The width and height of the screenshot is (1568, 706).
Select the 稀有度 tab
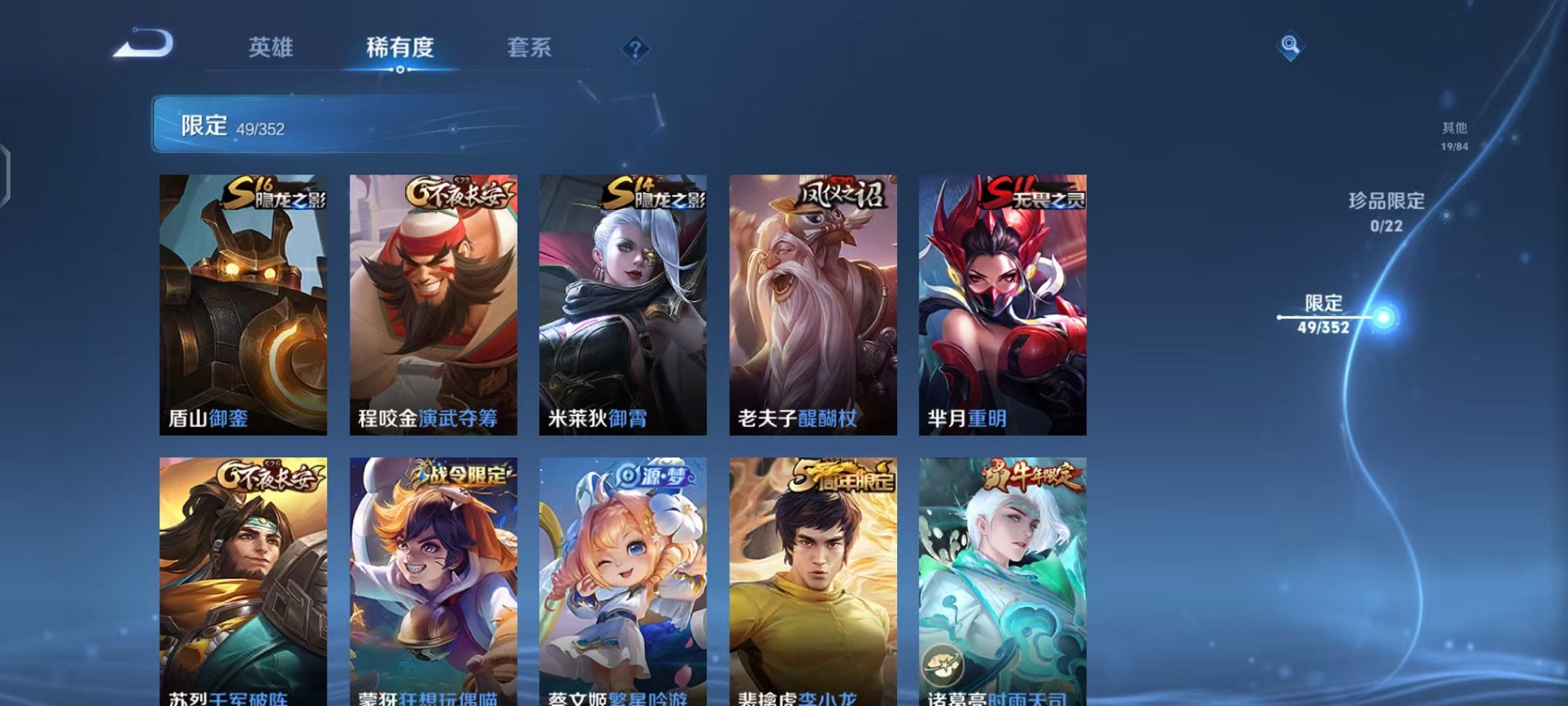click(400, 48)
